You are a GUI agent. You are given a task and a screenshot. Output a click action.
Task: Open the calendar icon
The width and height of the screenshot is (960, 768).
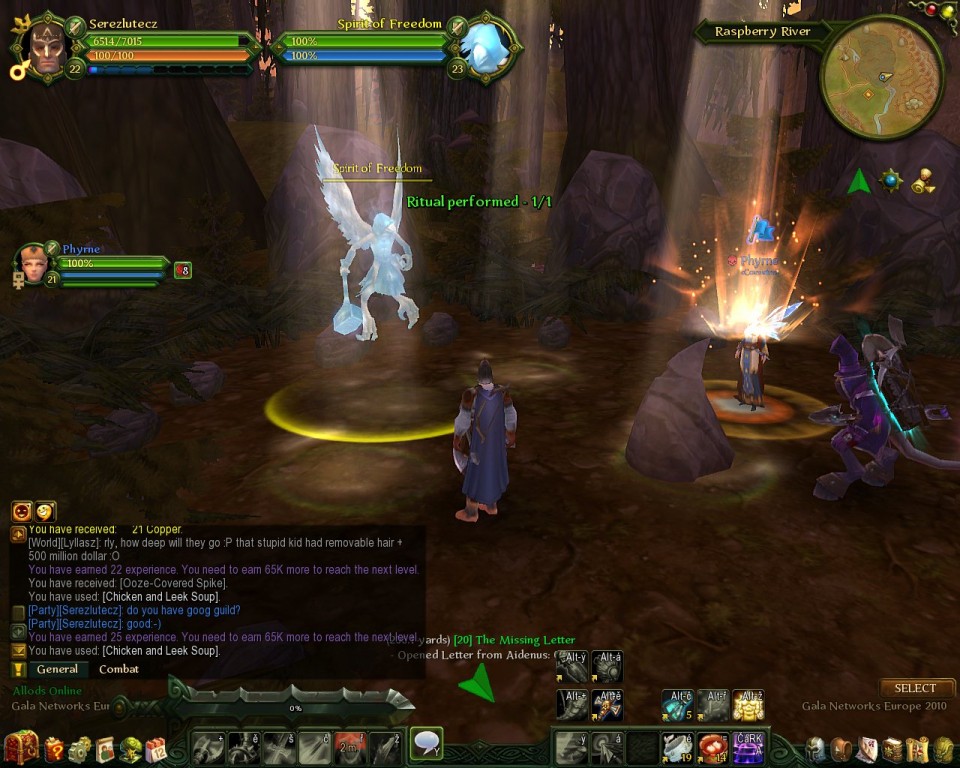click(x=156, y=749)
